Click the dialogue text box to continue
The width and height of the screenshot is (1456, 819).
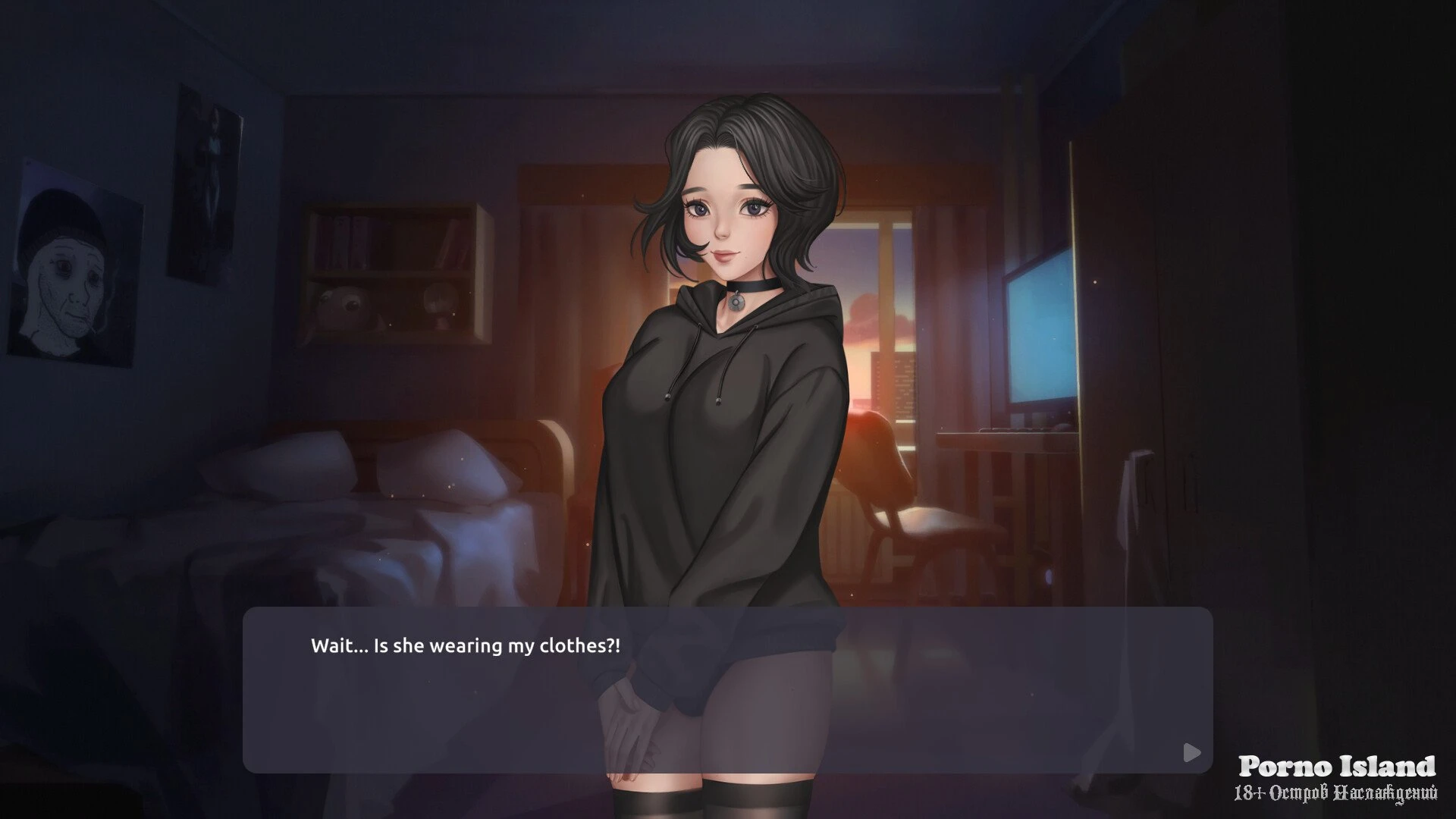point(727,689)
